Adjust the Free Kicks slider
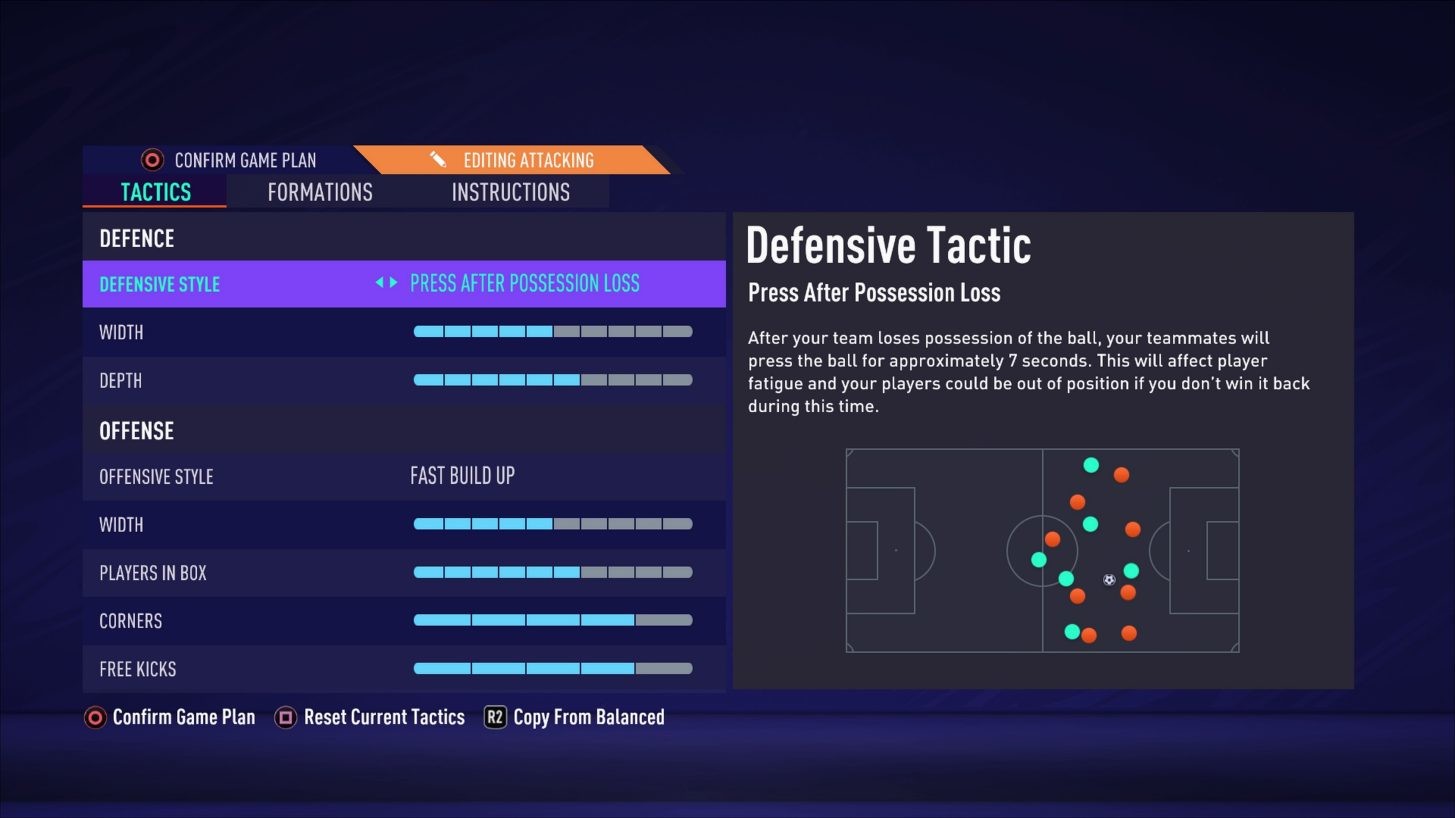1455x818 pixels. tap(553, 668)
